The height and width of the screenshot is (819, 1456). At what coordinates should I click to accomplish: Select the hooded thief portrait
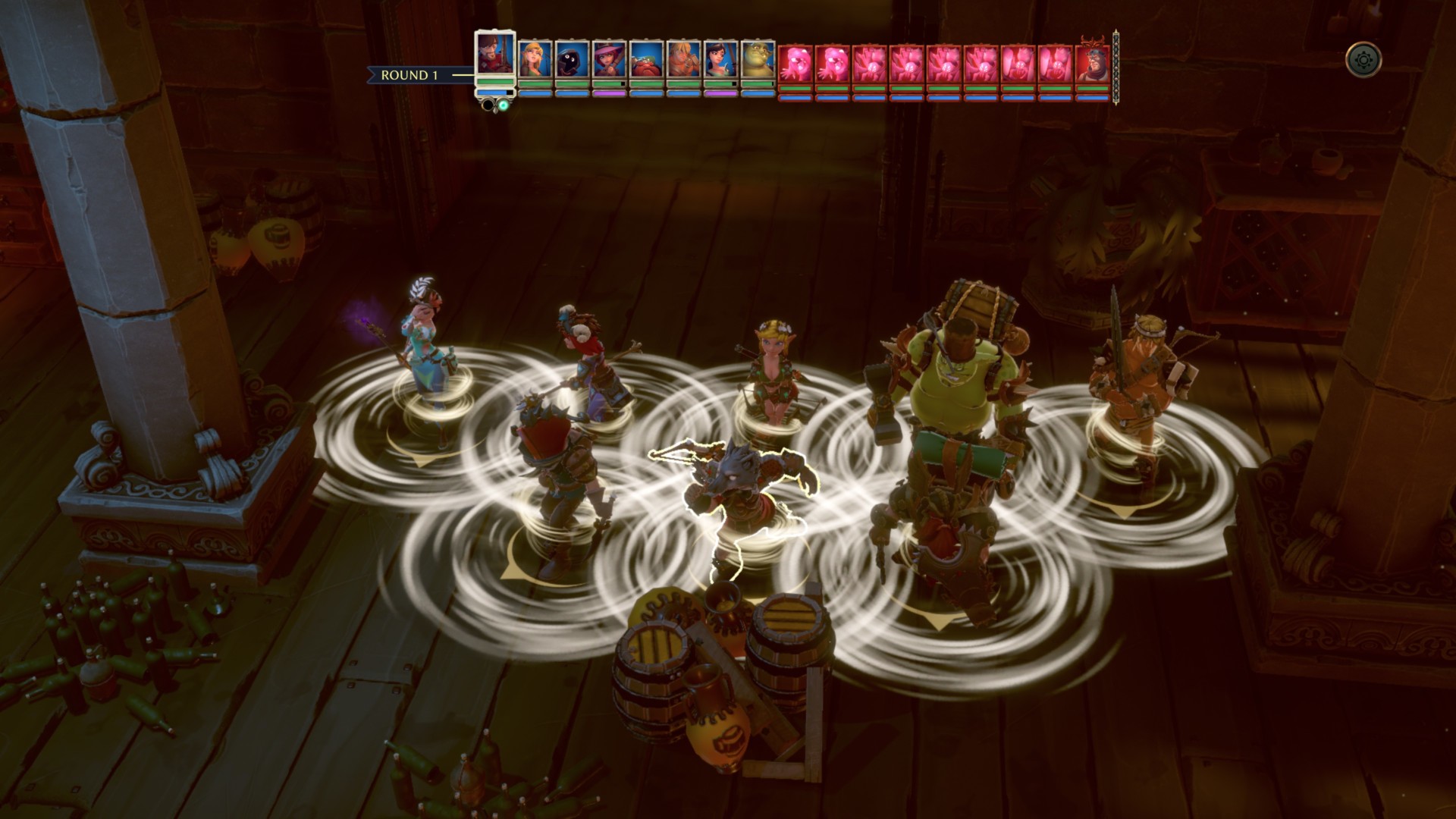coord(572,60)
